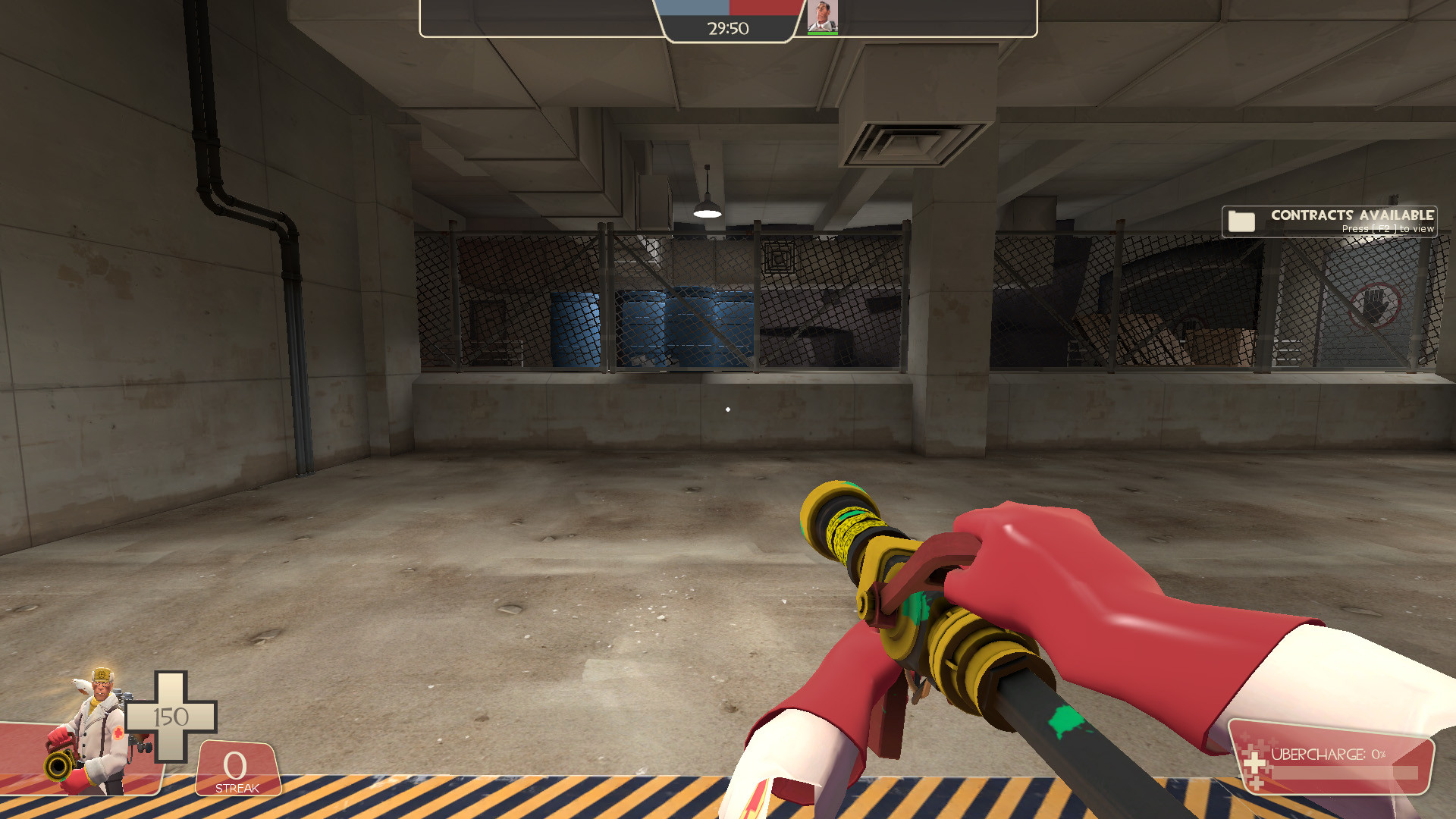1456x819 pixels.
Task: Click the player avatar beside the timer
Action: coord(821,17)
